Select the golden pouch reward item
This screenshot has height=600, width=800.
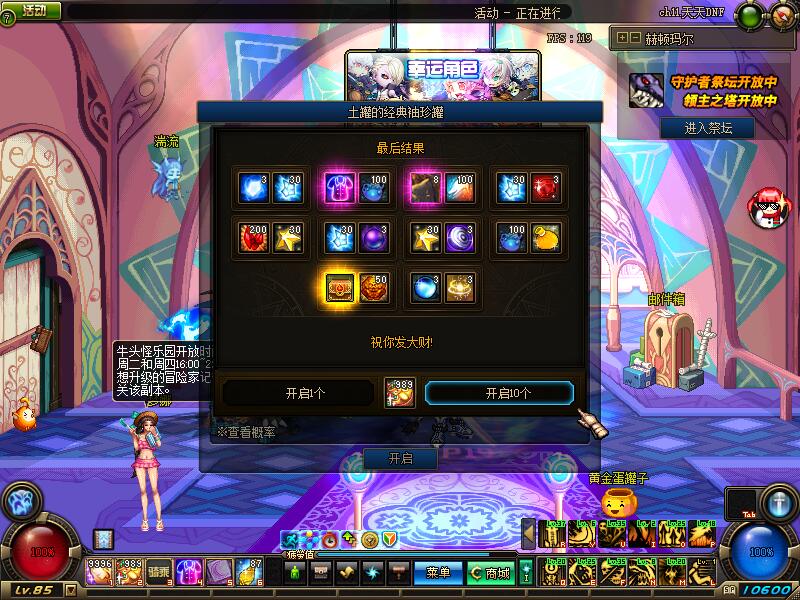point(546,237)
